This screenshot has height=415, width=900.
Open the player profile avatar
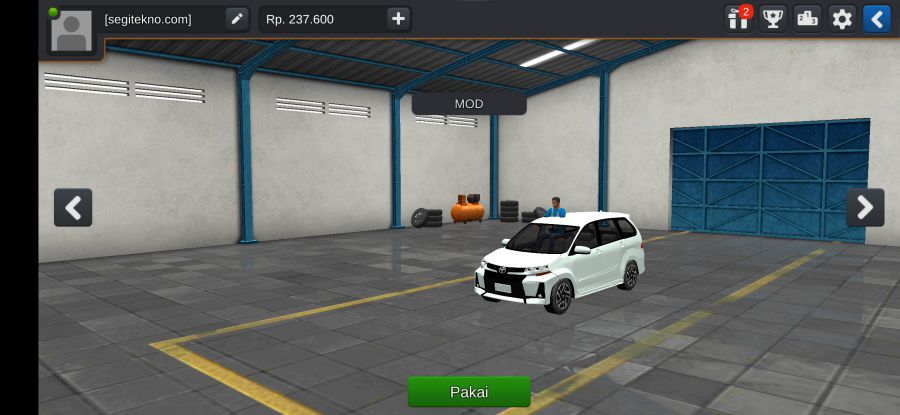pos(72,31)
